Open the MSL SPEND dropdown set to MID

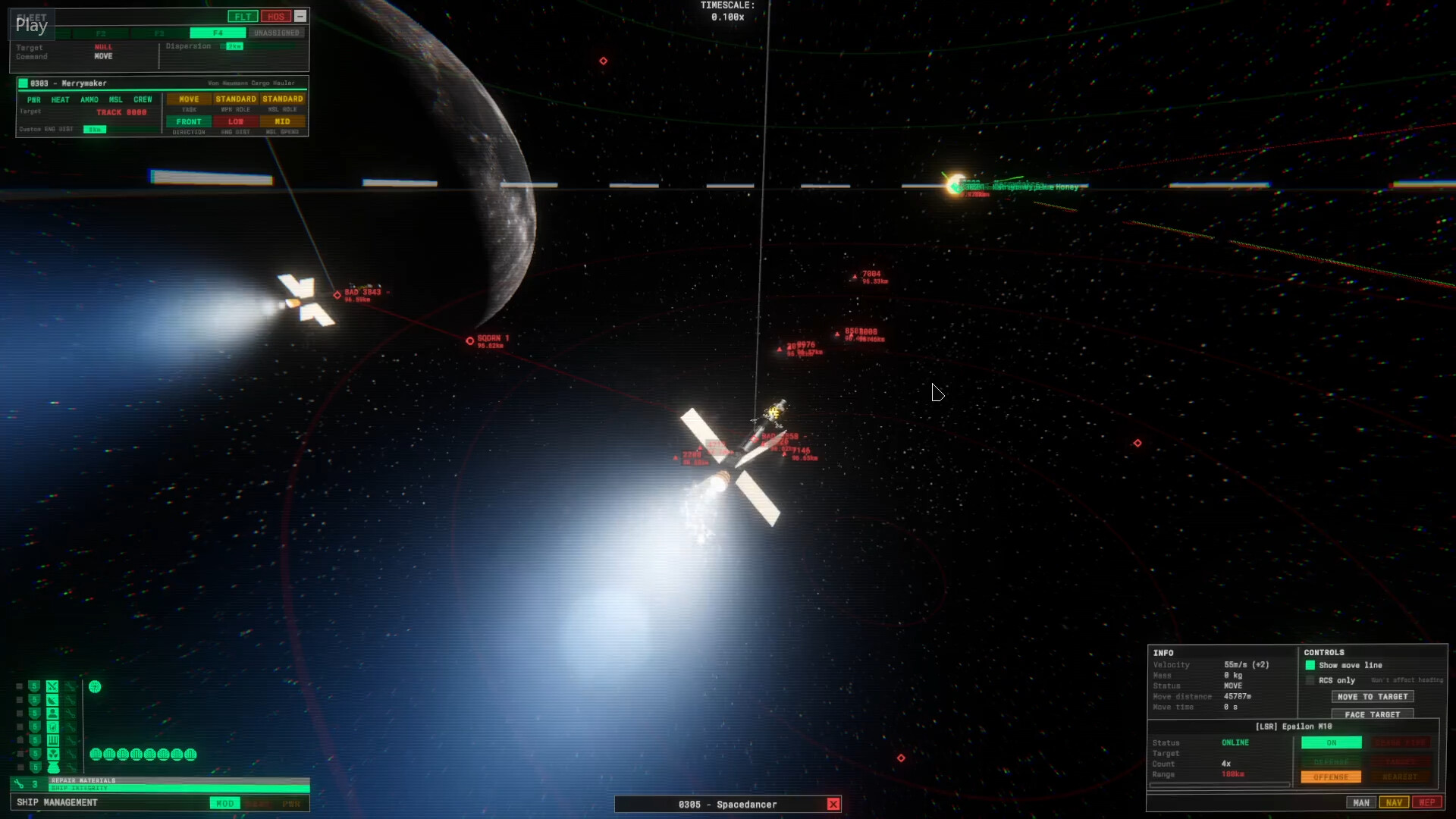(284, 121)
